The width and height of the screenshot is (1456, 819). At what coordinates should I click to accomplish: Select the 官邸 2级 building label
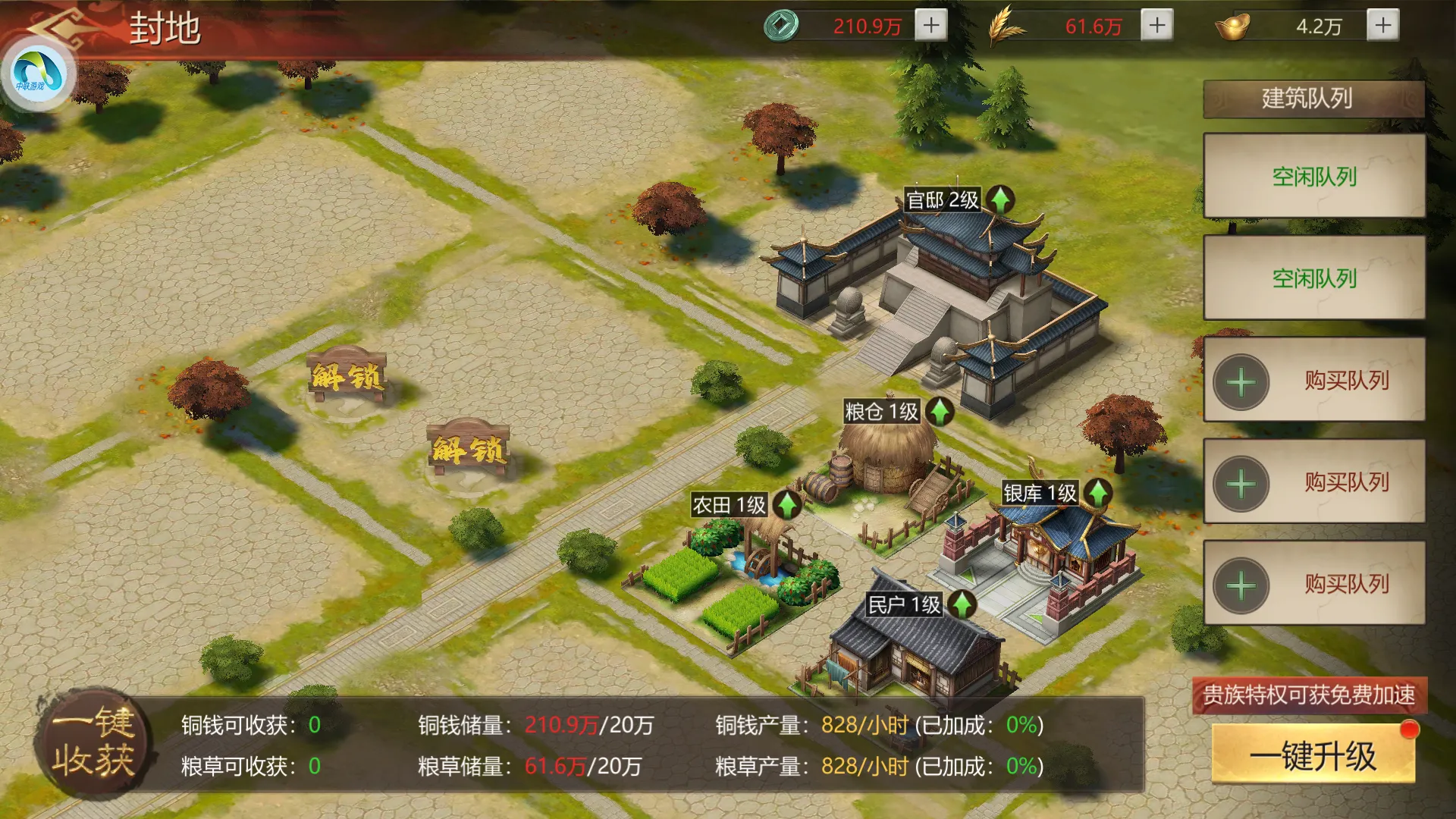coord(942,200)
